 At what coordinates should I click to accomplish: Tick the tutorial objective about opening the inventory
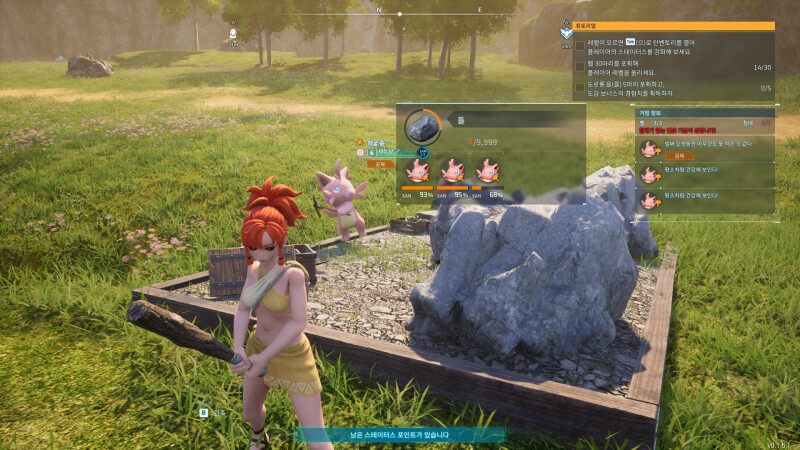coord(580,46)
